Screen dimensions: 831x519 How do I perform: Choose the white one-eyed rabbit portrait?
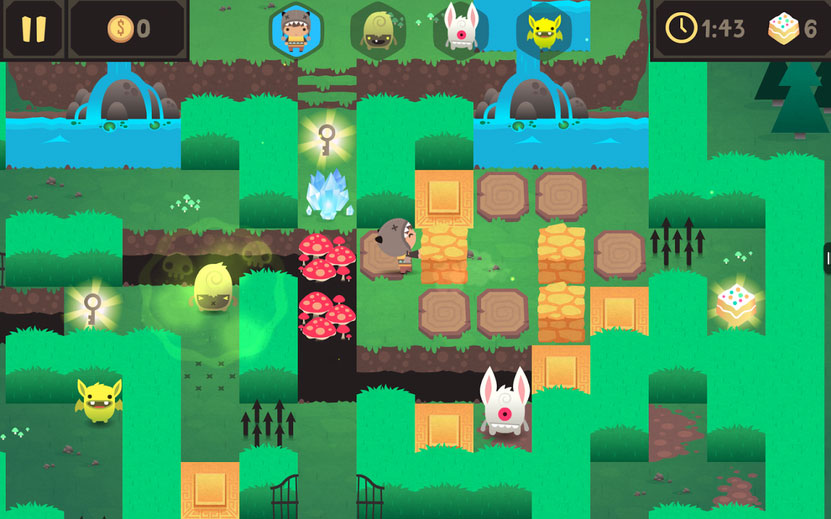coord(461,29)
